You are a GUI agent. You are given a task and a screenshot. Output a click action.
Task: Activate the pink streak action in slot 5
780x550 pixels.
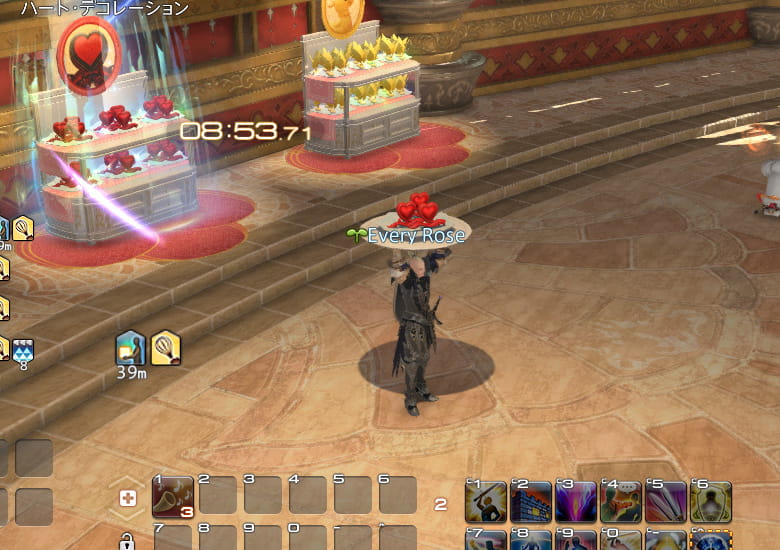pos(666,501)
